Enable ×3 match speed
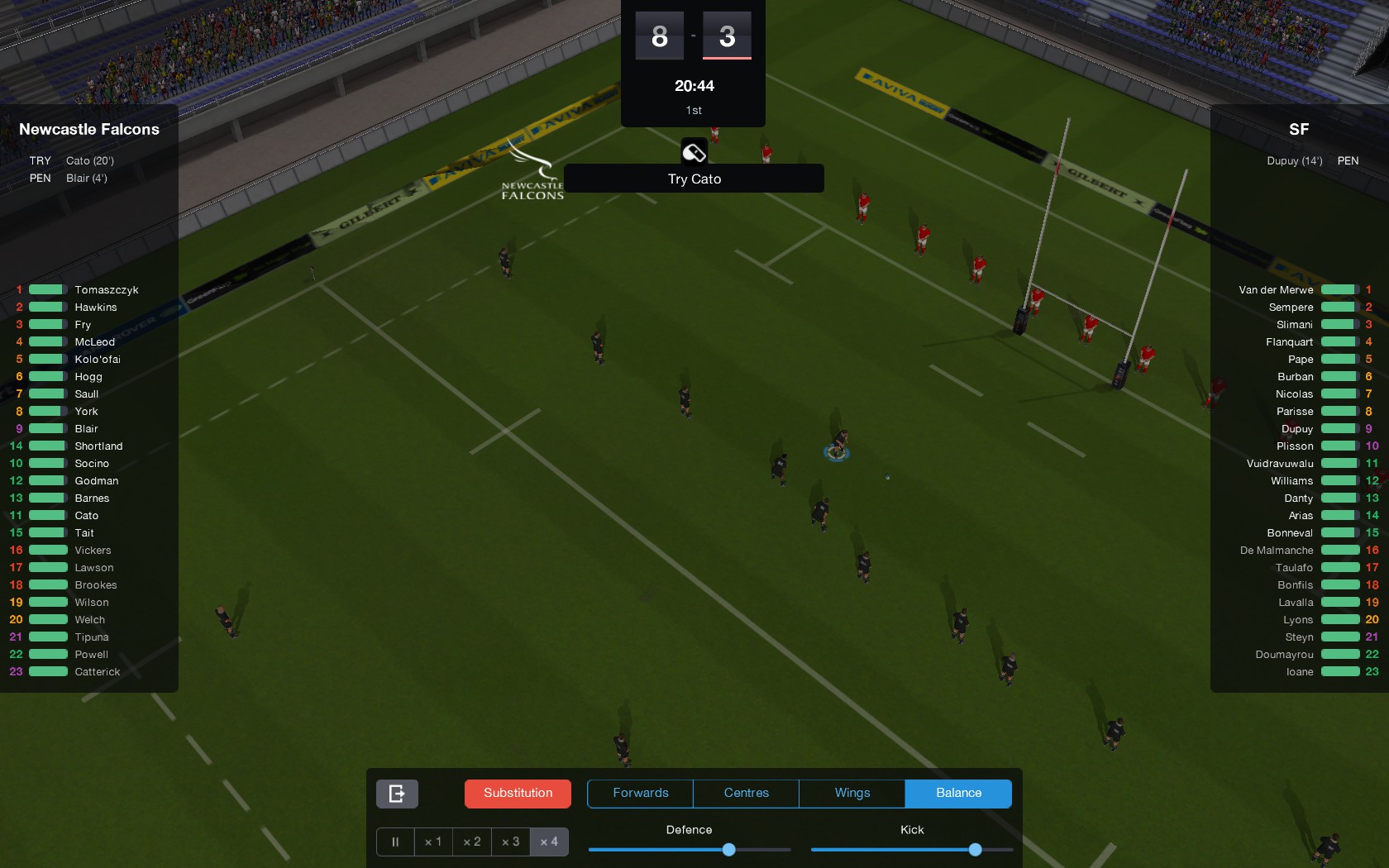Viewport: 1389px width, 868px height. 510,842
